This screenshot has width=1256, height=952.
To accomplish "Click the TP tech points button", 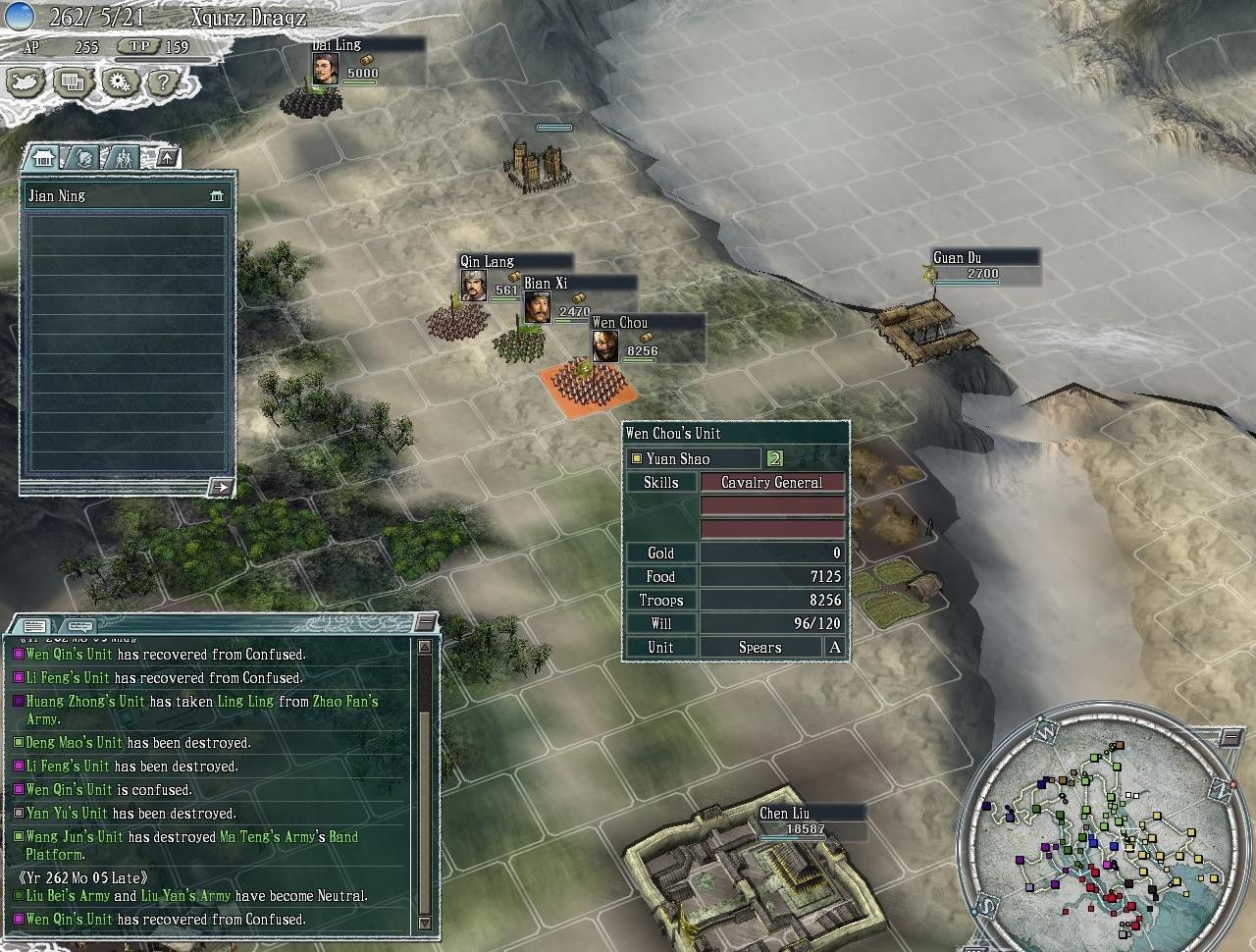I will (x=140, y=46).
